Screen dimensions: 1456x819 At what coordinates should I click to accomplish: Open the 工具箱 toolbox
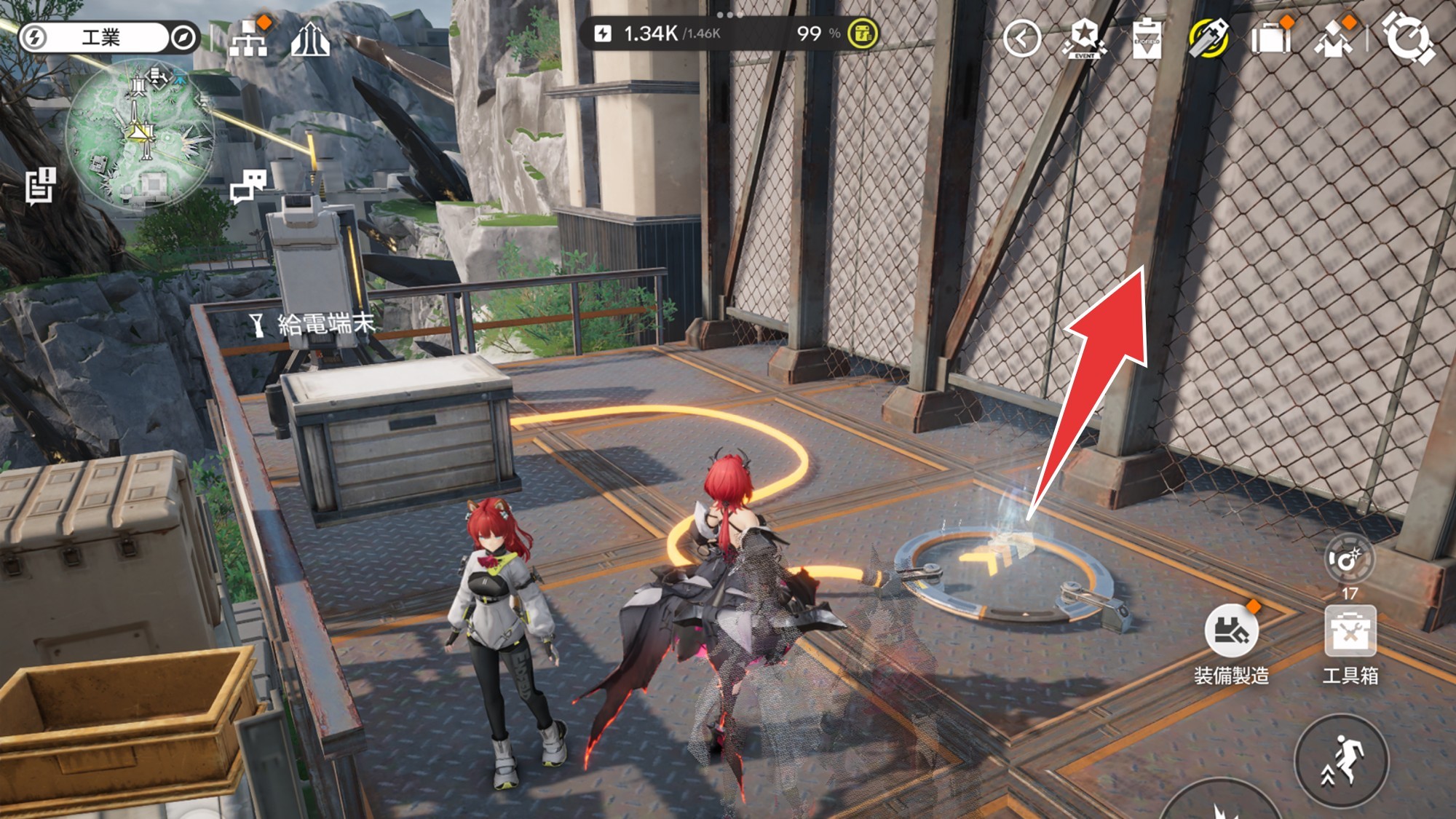pyautogui.click(x=1350, y=632)
